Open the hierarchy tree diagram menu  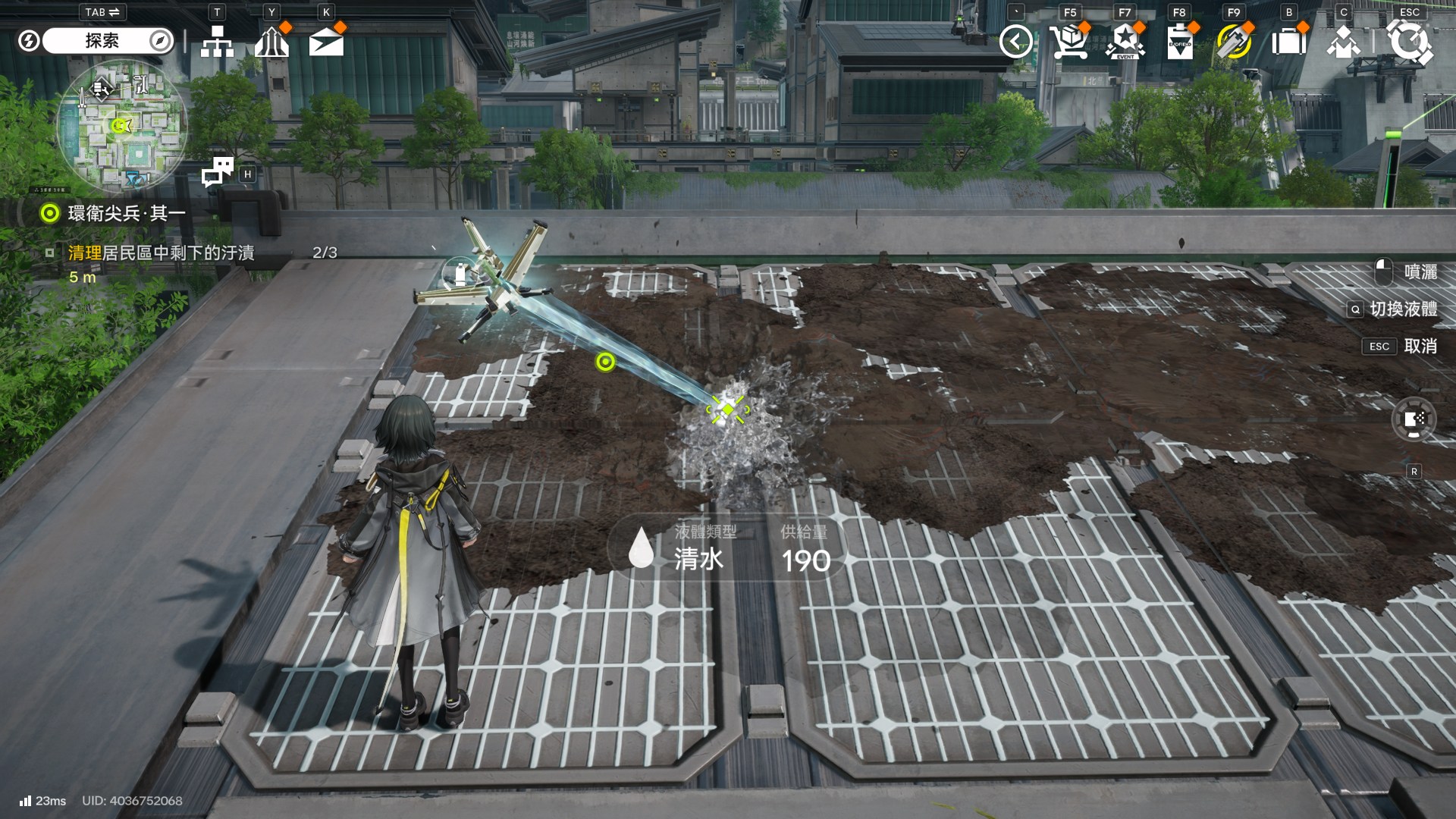(x=217, y=42)
